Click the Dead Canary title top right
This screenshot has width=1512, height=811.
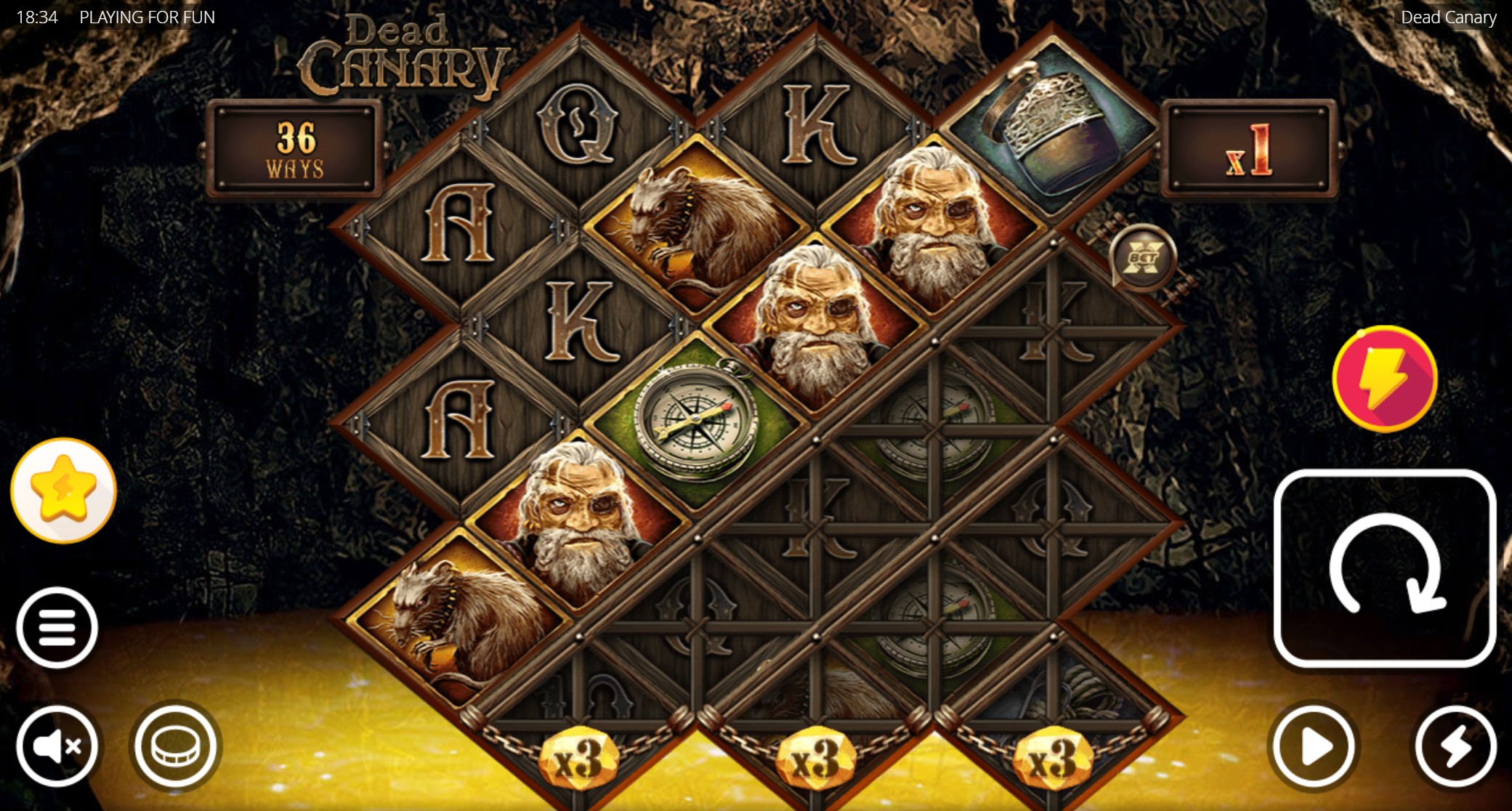(1447, 17)
